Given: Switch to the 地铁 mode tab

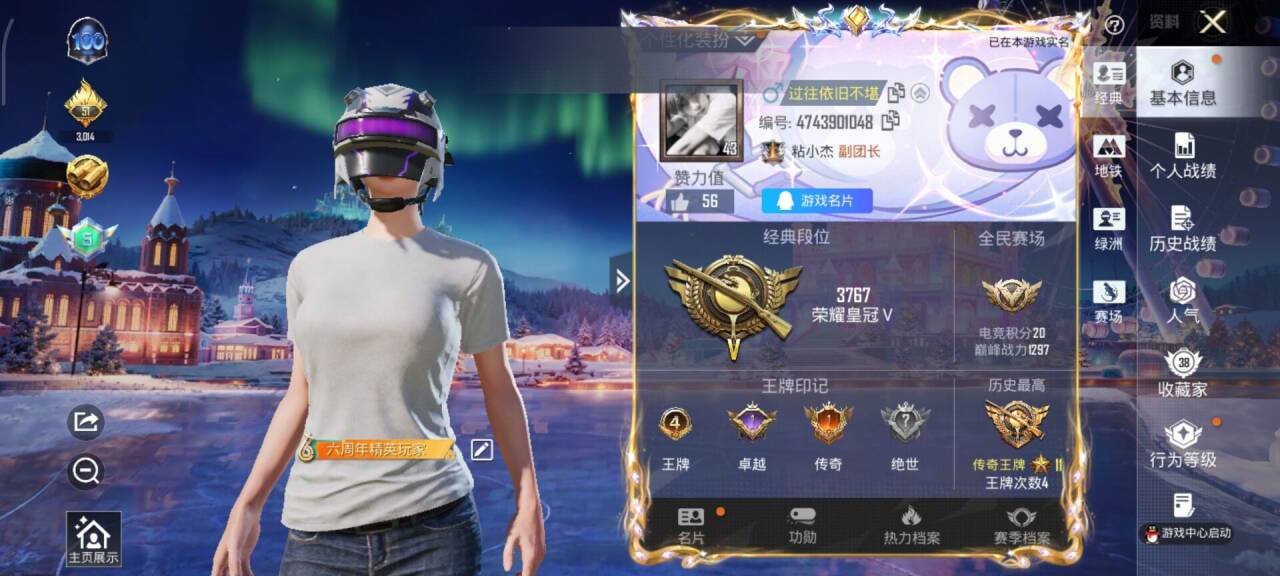Looking at the screenshot, I should point(1108,157).
